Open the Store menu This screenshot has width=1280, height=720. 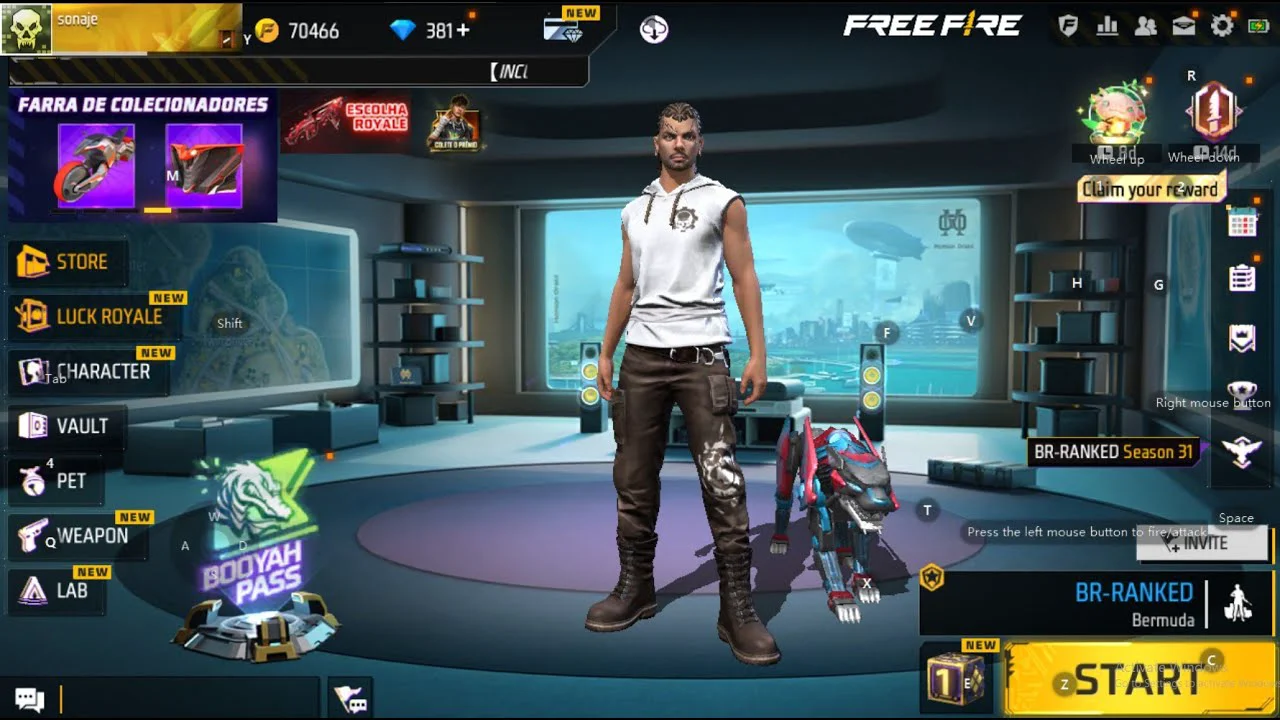coord(68,262)
